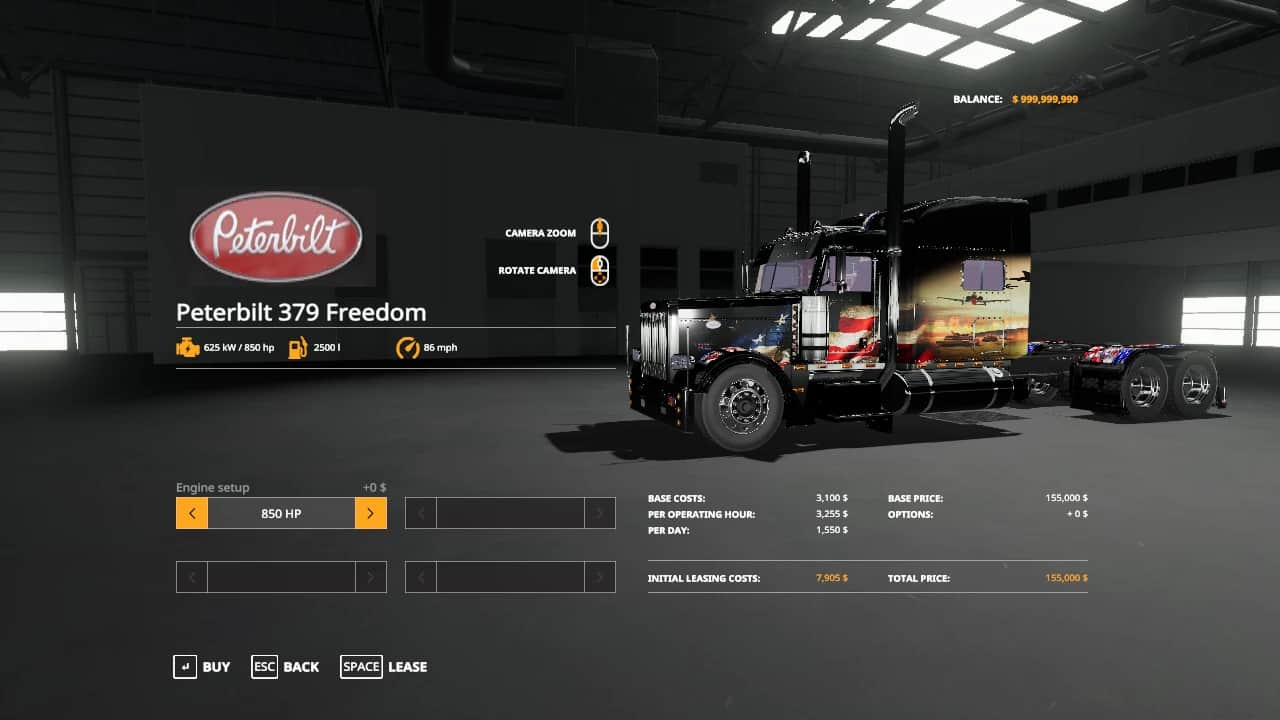Select next engine setup option

coord(370,514)
